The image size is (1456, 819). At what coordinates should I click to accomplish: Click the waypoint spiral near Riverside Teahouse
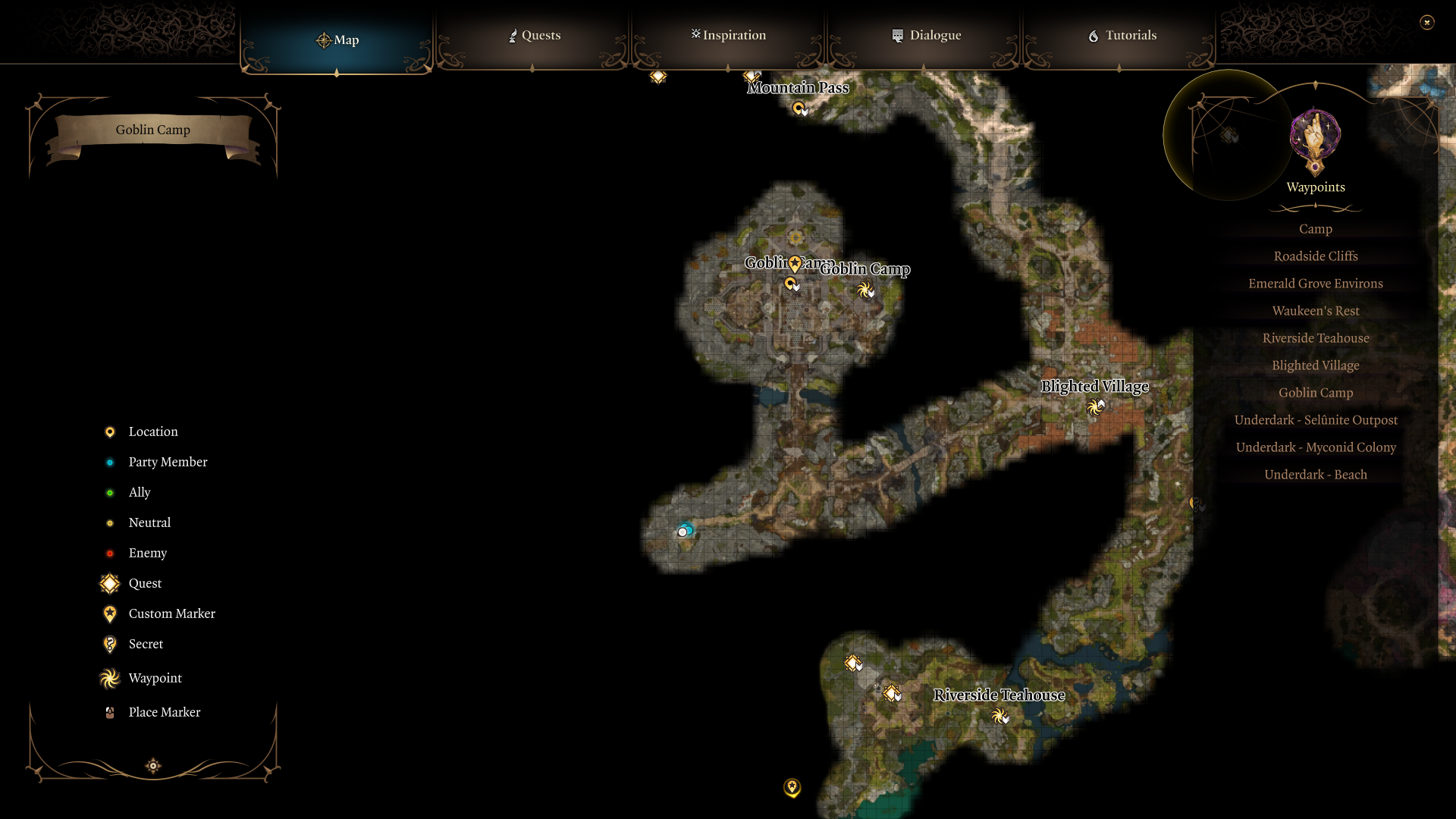click(999, 715)
